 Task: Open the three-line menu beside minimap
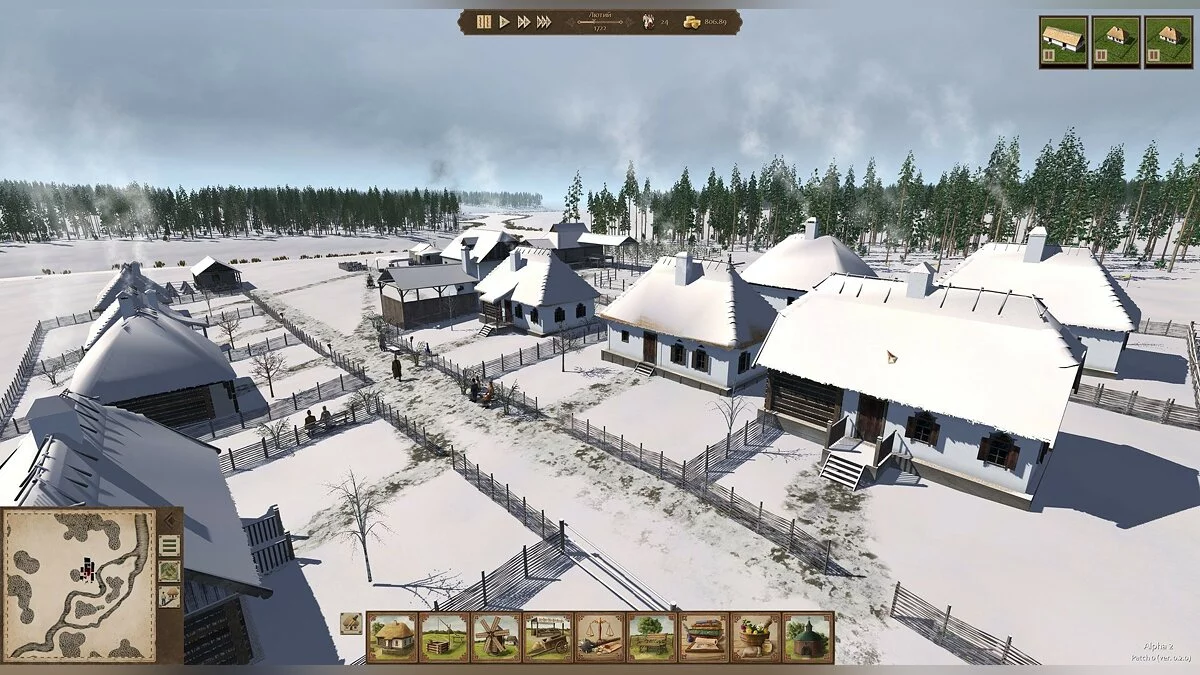click(x=169, y=545)
